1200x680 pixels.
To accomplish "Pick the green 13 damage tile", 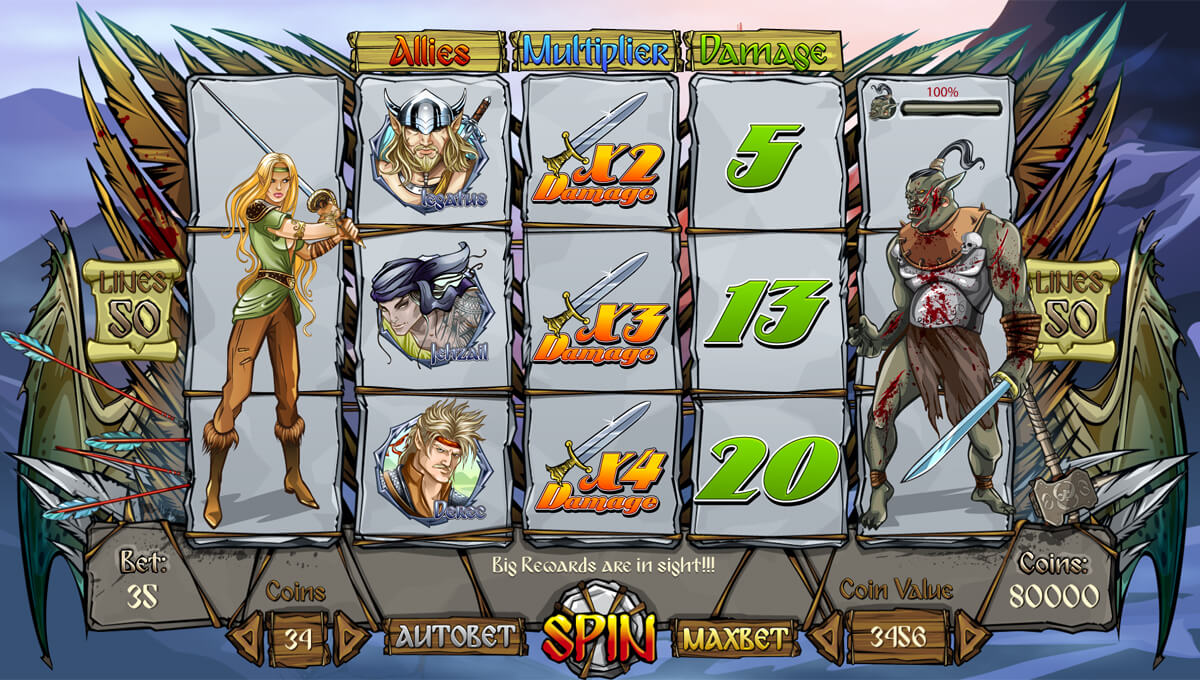I will tap(765, 311).
